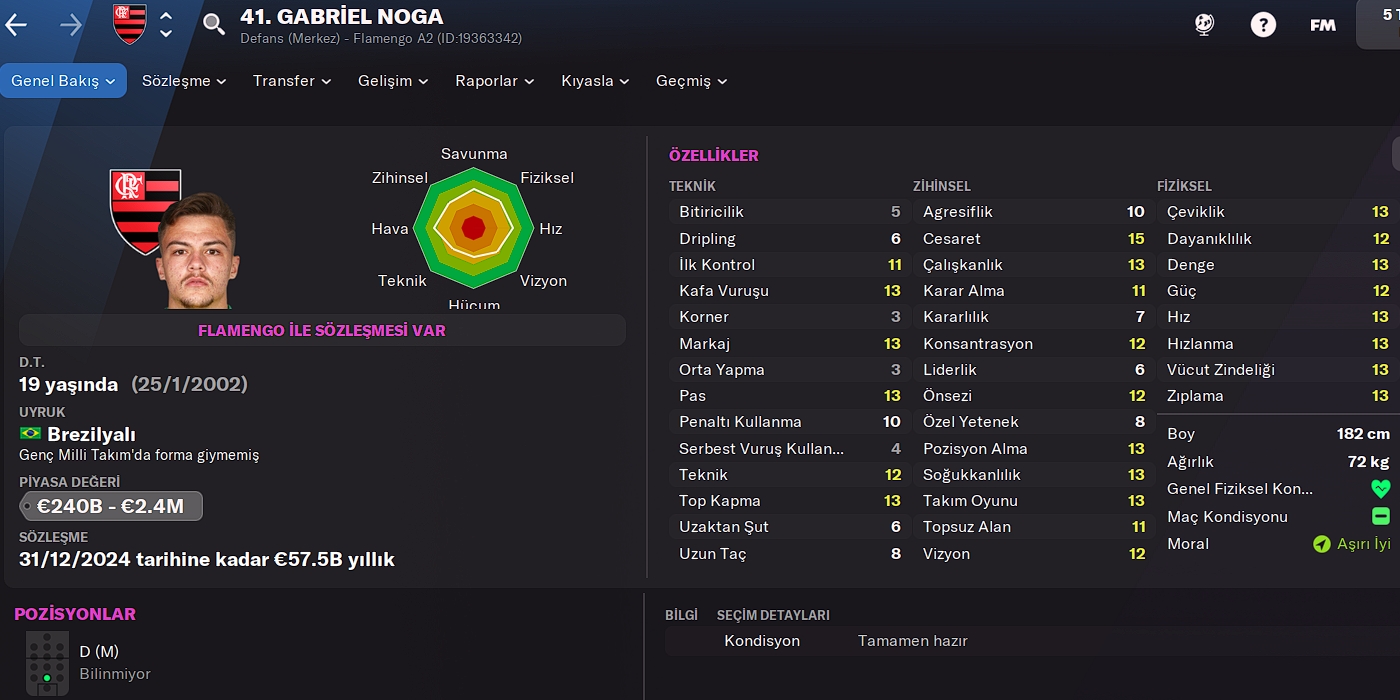Go forward using the right arrow

[x=71, y=25]
